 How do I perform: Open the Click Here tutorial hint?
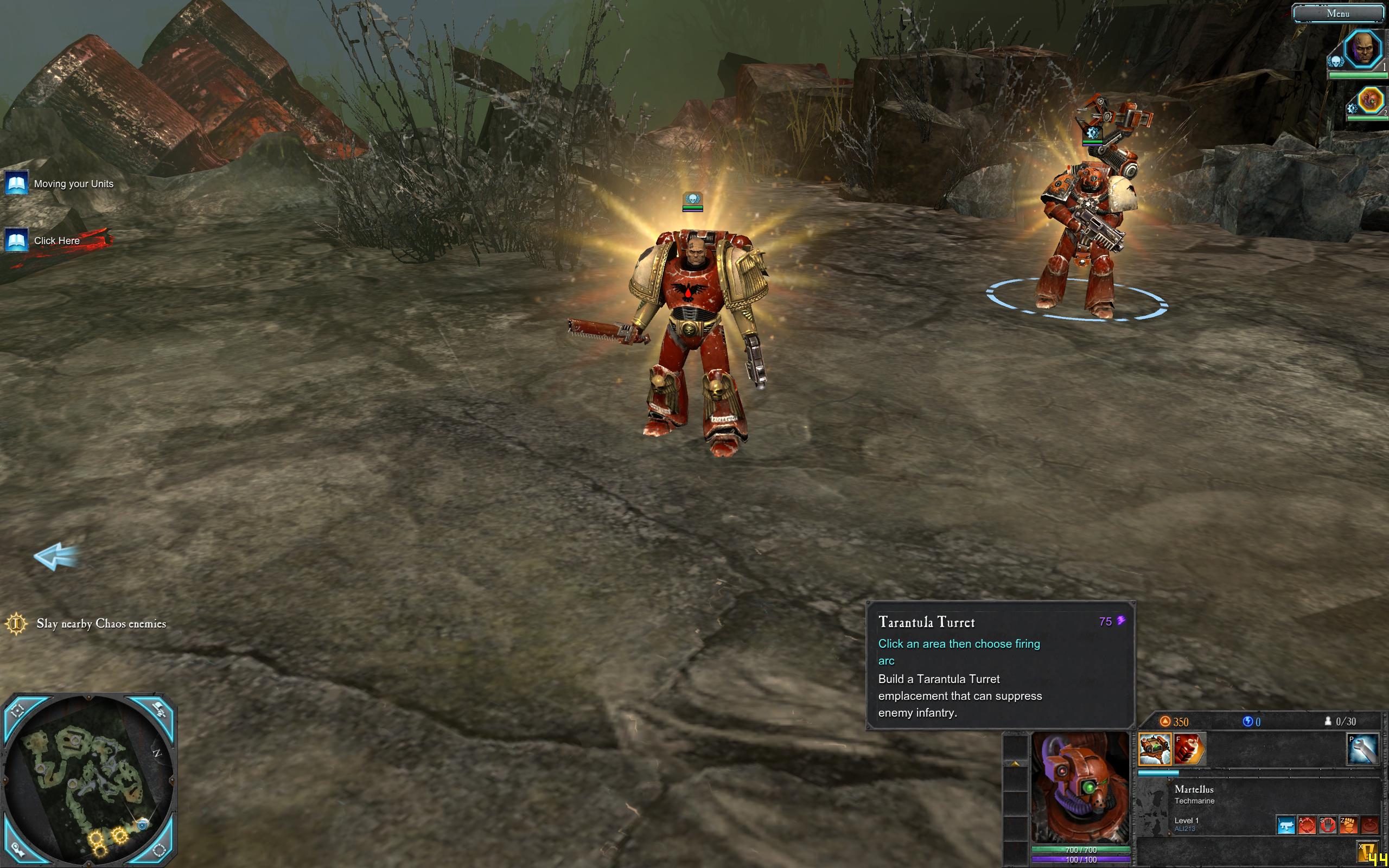tap(56, 240)
